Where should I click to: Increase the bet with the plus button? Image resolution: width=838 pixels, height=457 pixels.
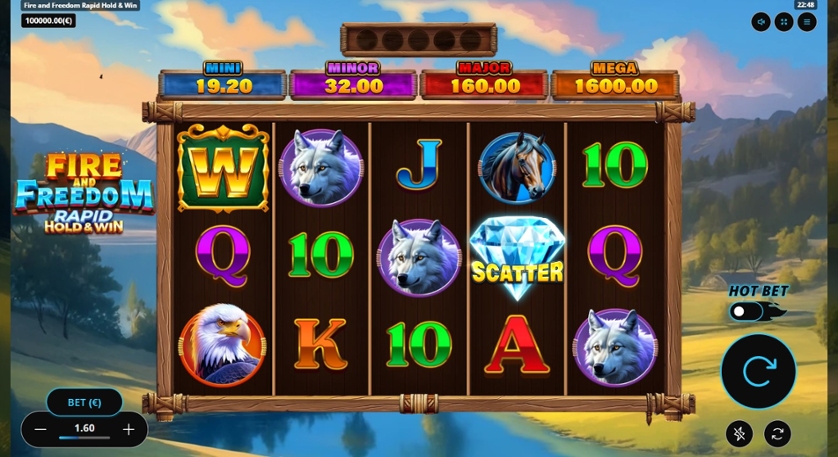[x=128, y=429]
